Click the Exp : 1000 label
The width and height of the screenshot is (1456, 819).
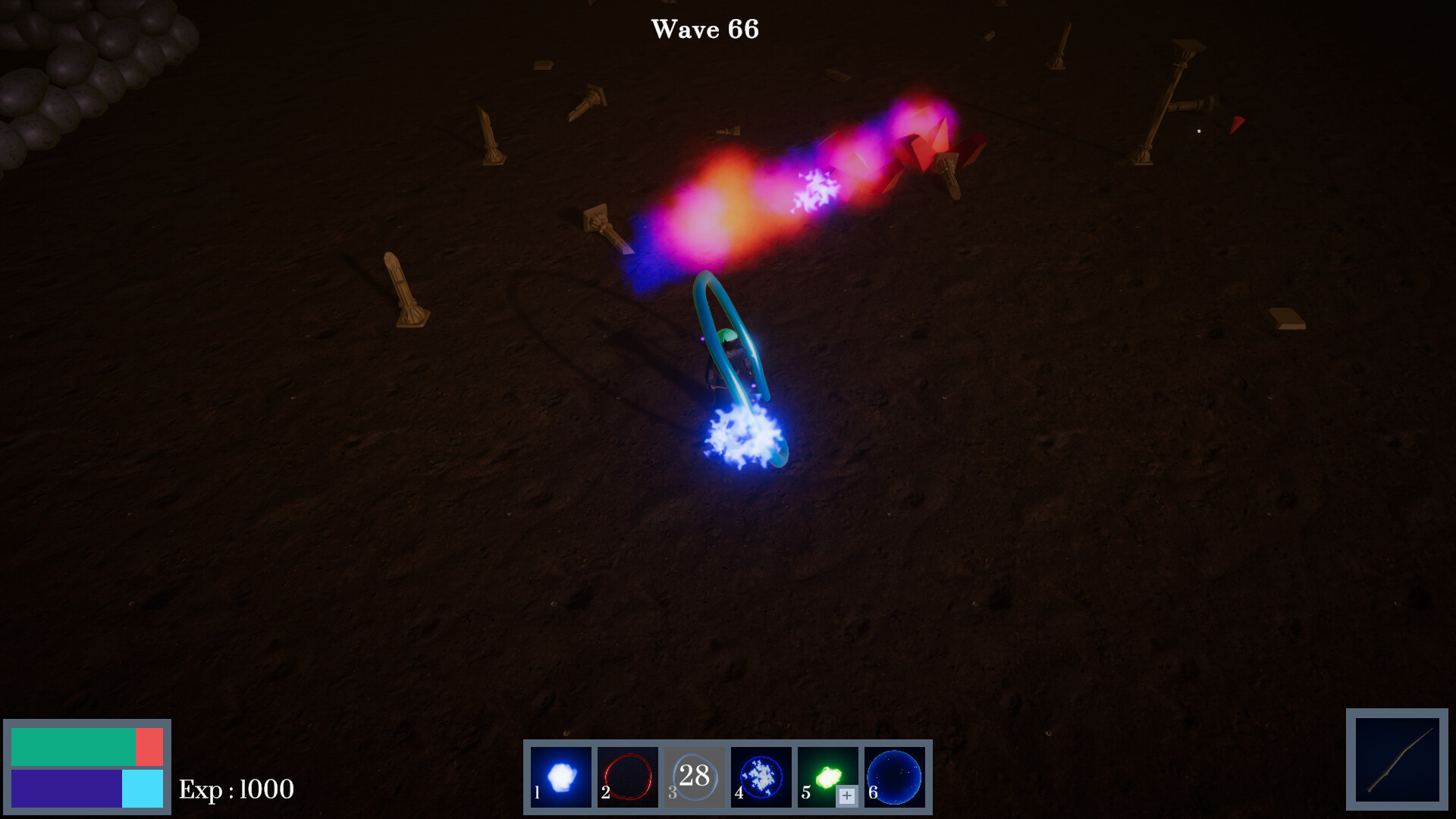[x=235, y=791]
